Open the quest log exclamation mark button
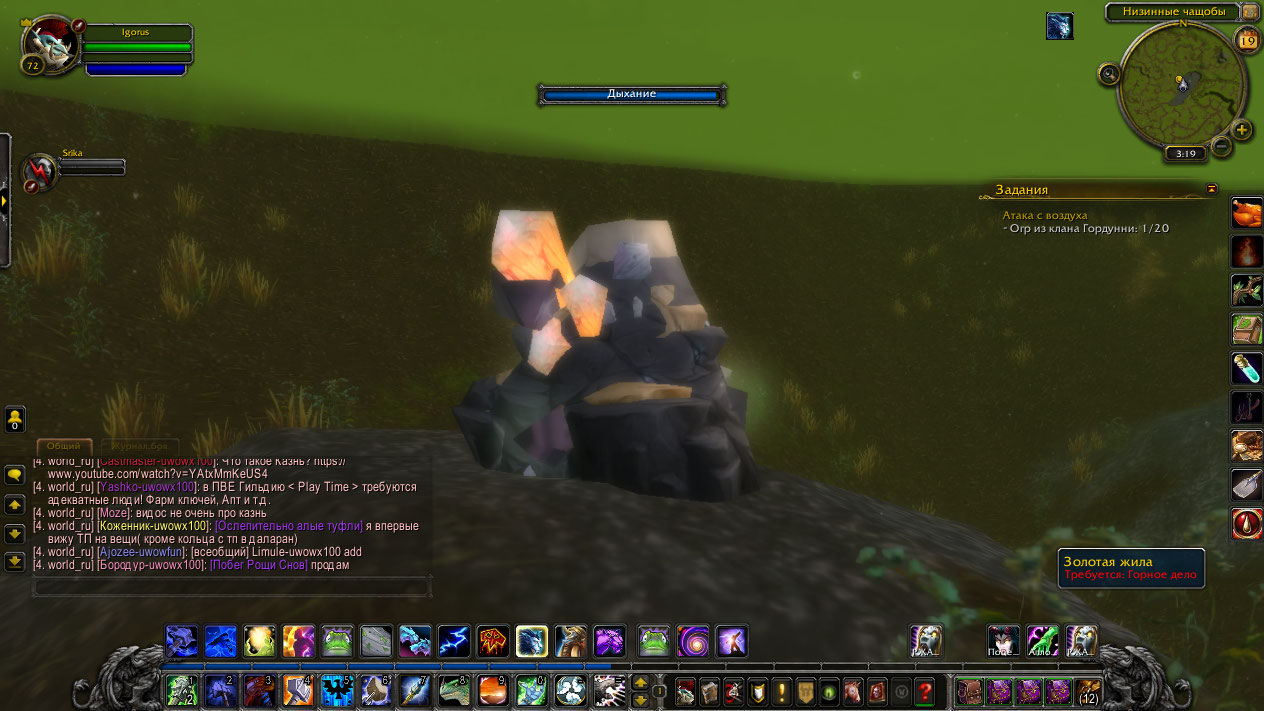The width and height of the screenshot is (1264, 711). coord(781,691)
